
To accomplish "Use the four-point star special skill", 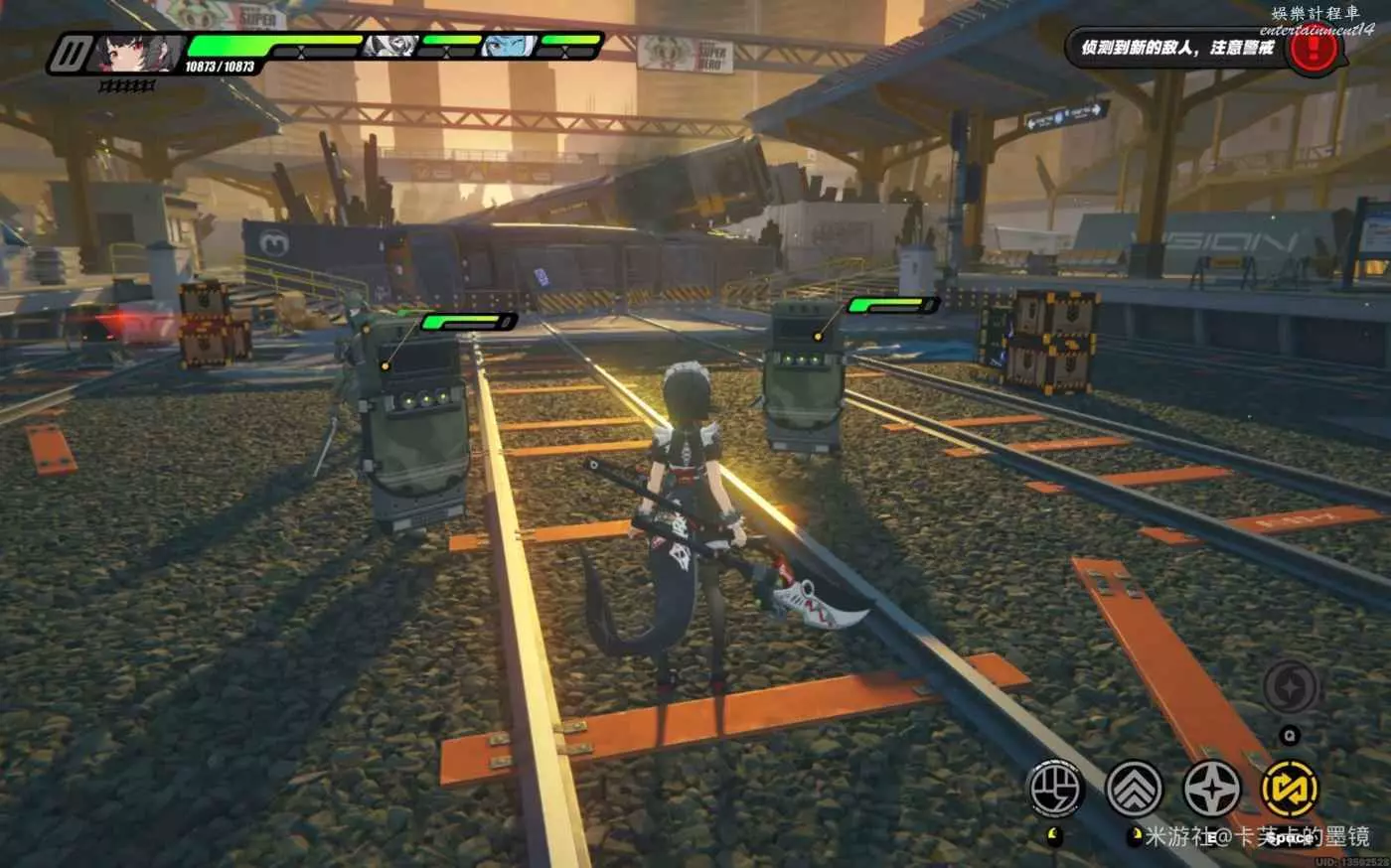I will pos(1211,790).
